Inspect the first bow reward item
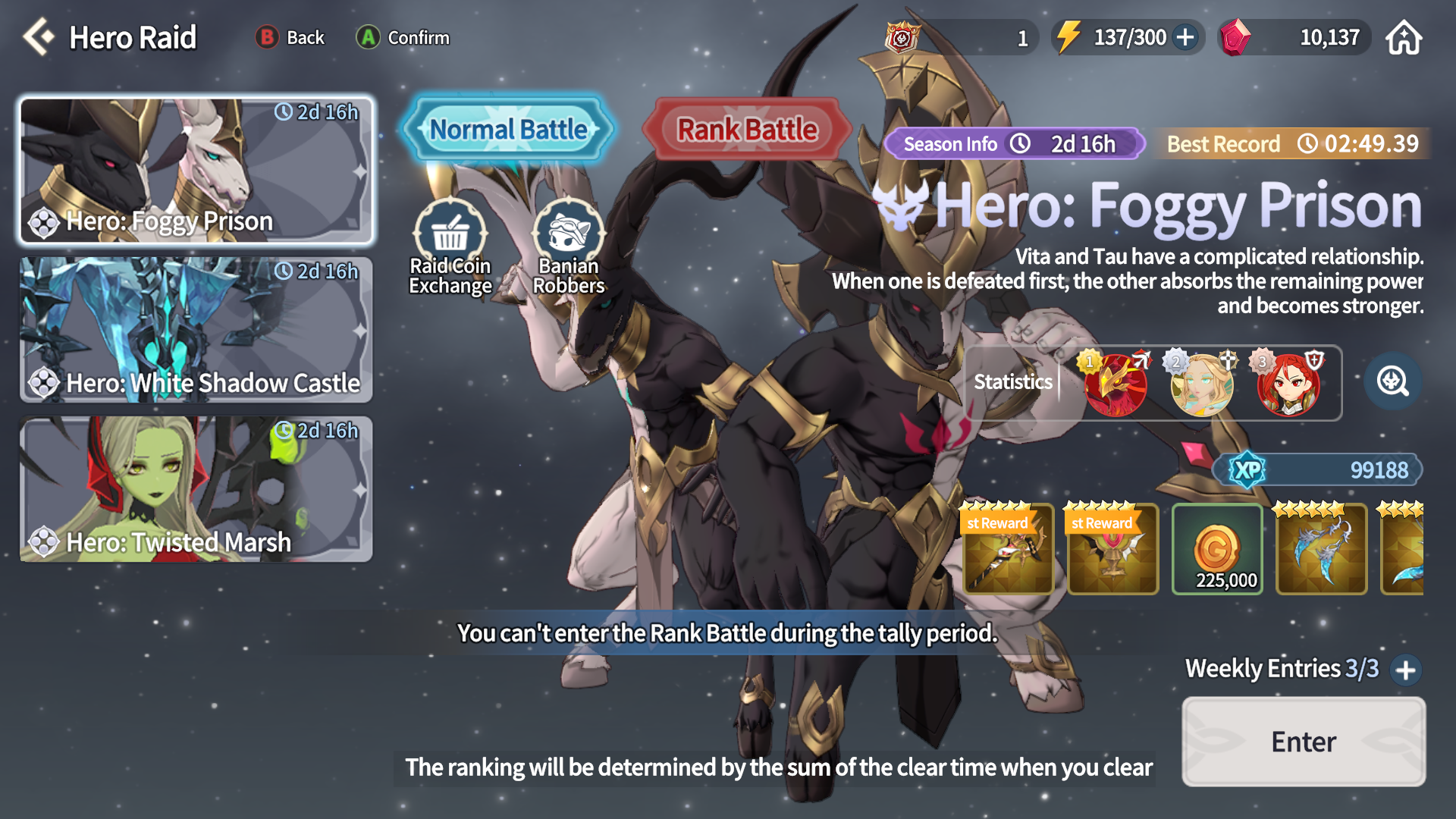The width and height of the screenshot is (1456, 819). pyautogui.click(x=1008, y=549)
